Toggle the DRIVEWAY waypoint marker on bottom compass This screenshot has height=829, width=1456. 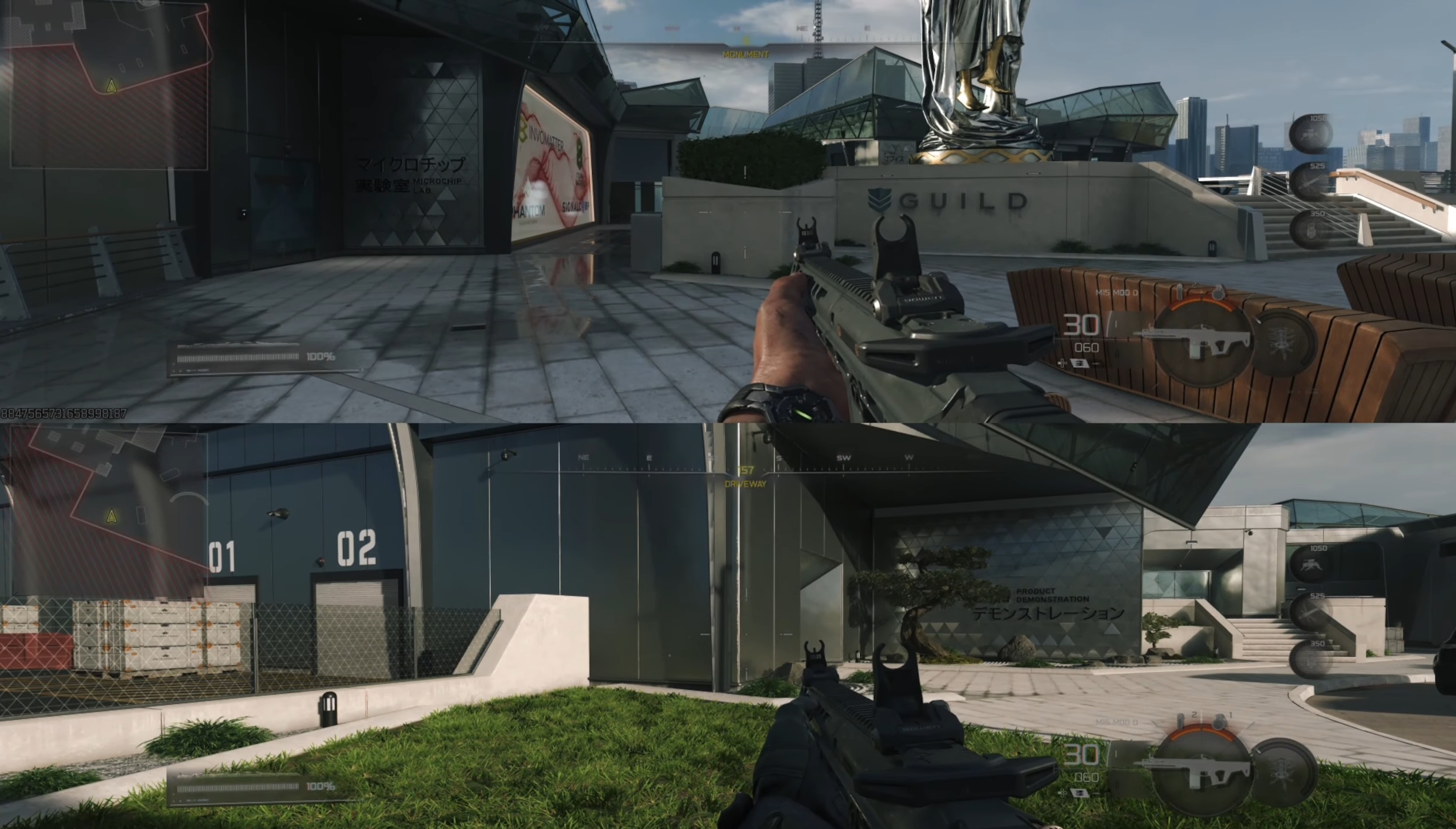point(747,483)
